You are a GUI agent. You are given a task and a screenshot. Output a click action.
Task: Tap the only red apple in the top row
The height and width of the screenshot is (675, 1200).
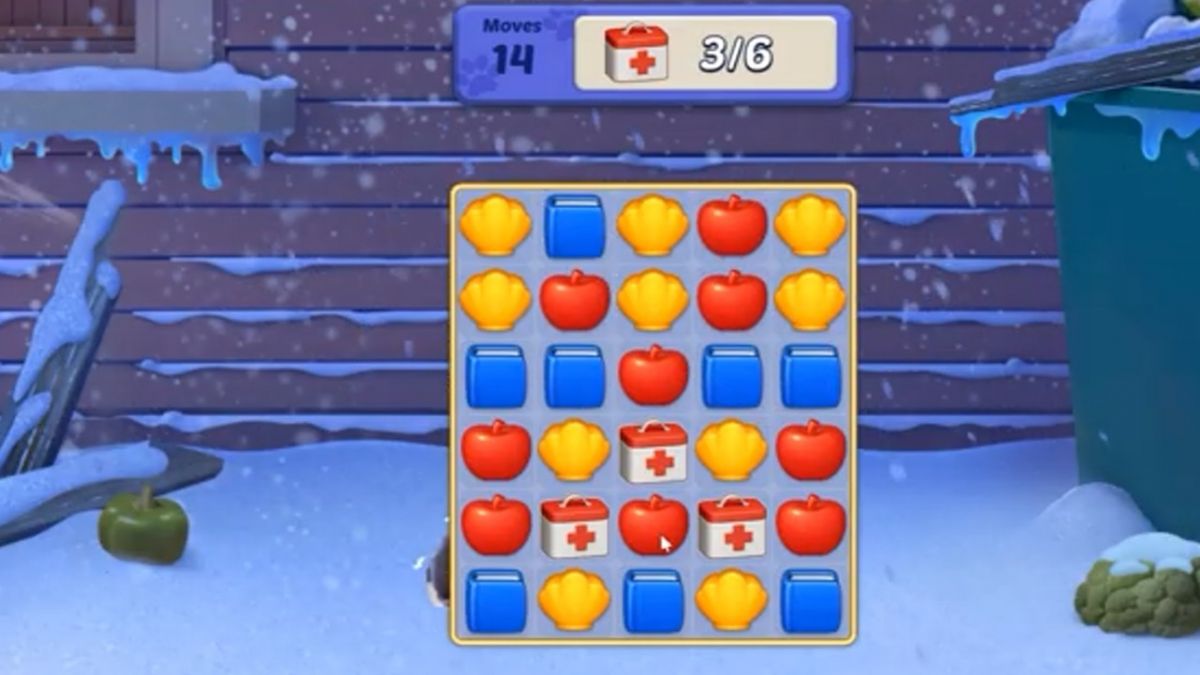(x=732, y=226)
